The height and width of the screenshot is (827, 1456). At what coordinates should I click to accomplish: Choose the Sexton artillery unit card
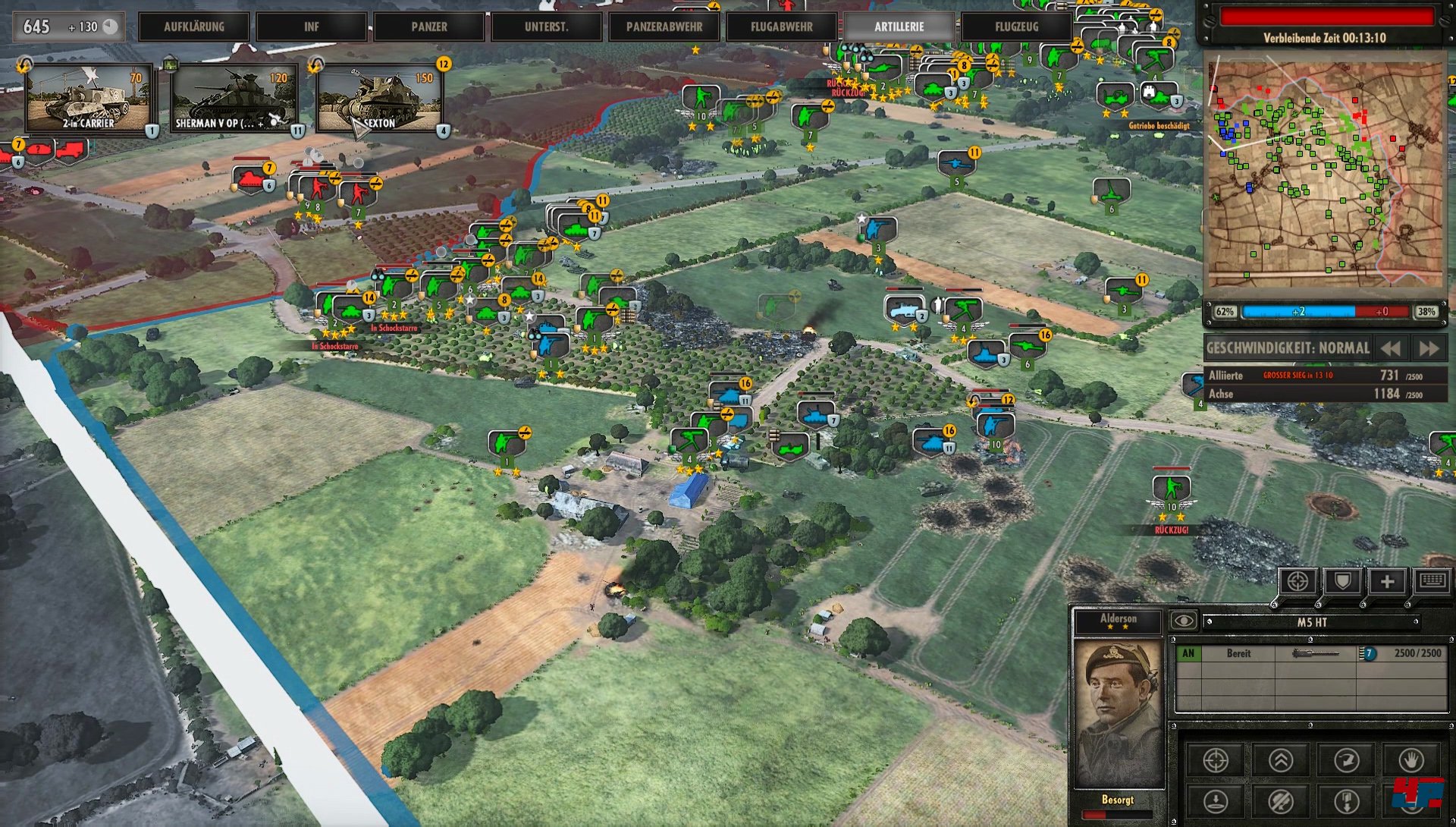coord(379,99)
